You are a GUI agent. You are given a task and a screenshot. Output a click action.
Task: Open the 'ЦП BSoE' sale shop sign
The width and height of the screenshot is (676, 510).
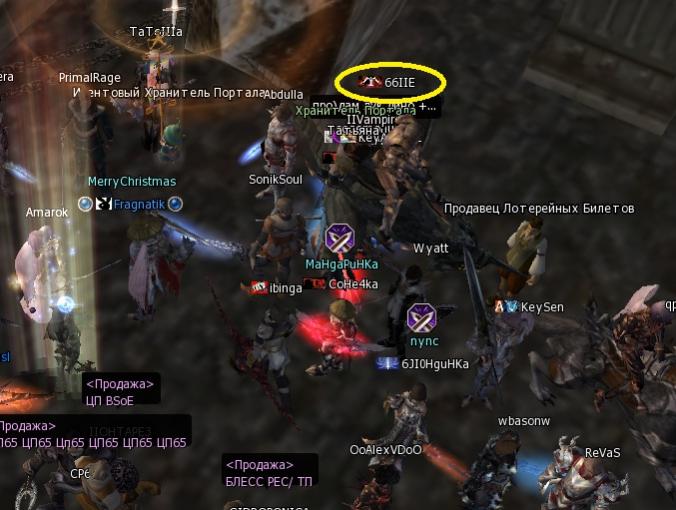click(120, 391)
